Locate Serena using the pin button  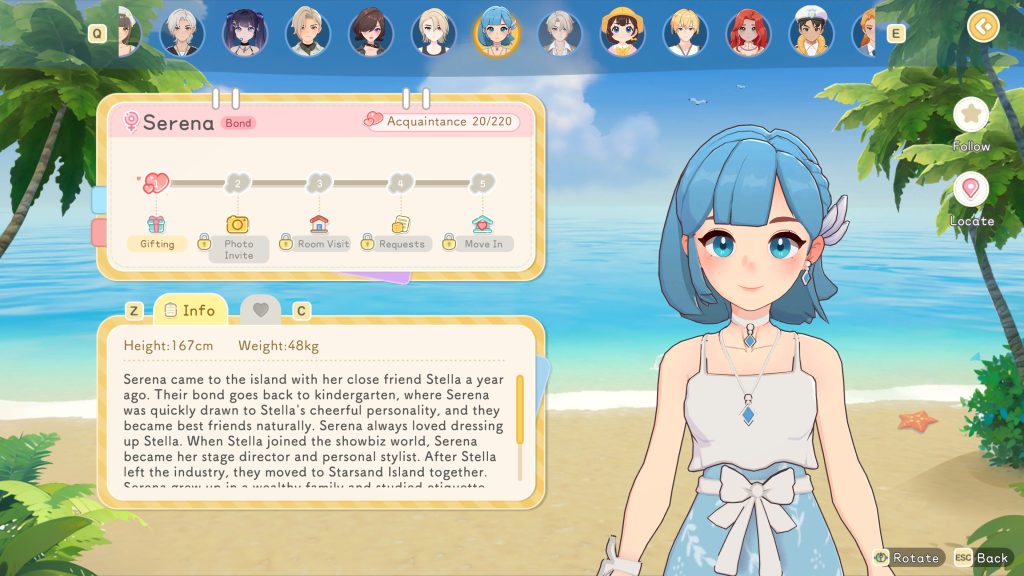click(x=970, y=189)
